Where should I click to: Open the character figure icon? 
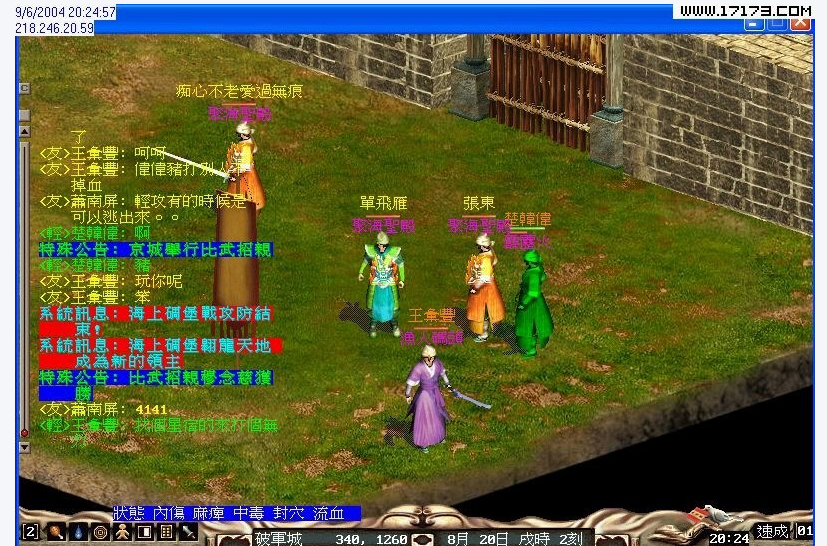(122, 532)
